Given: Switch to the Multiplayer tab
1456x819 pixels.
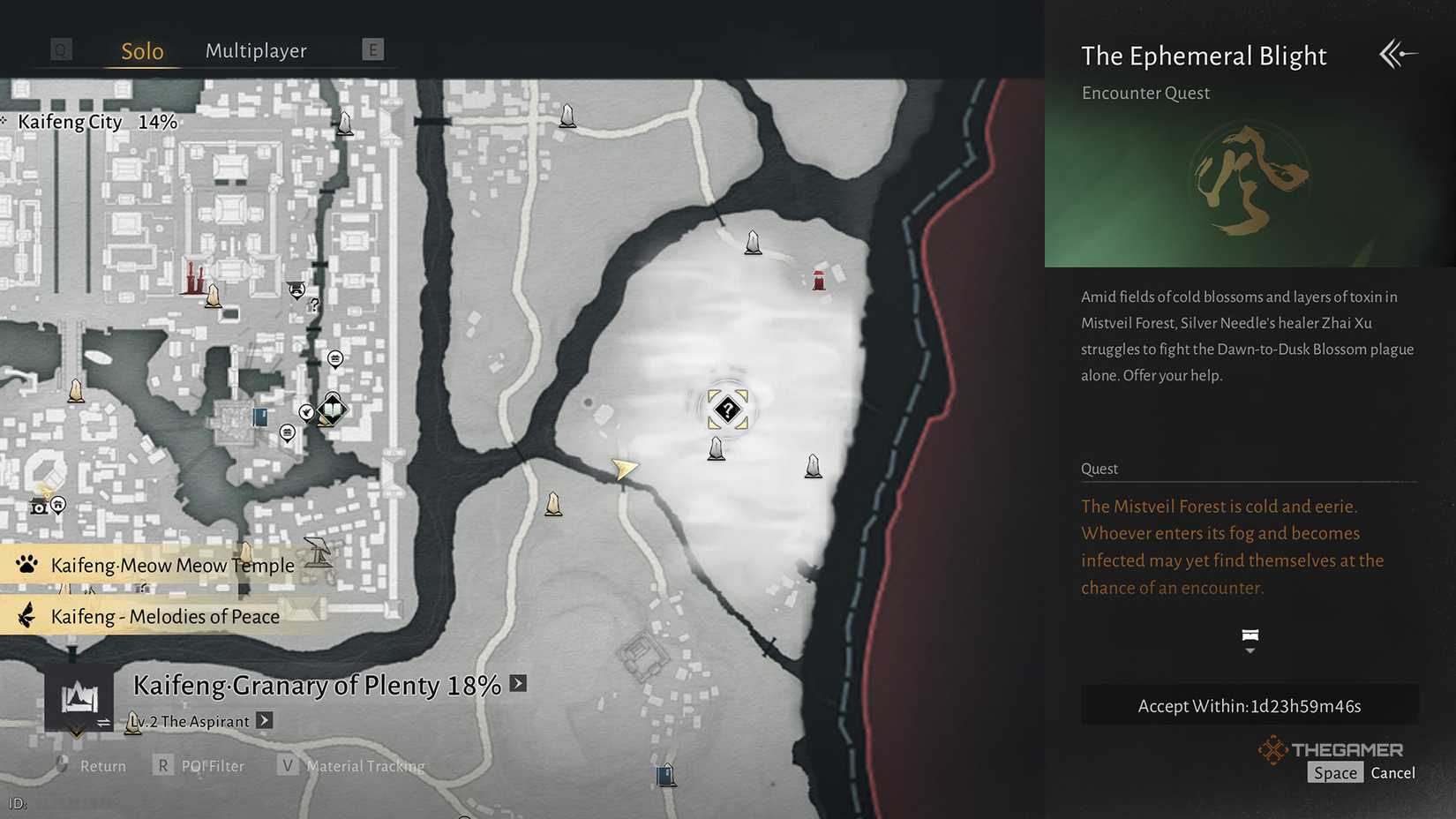Looking at the screenshot, I should coord(256,51).
